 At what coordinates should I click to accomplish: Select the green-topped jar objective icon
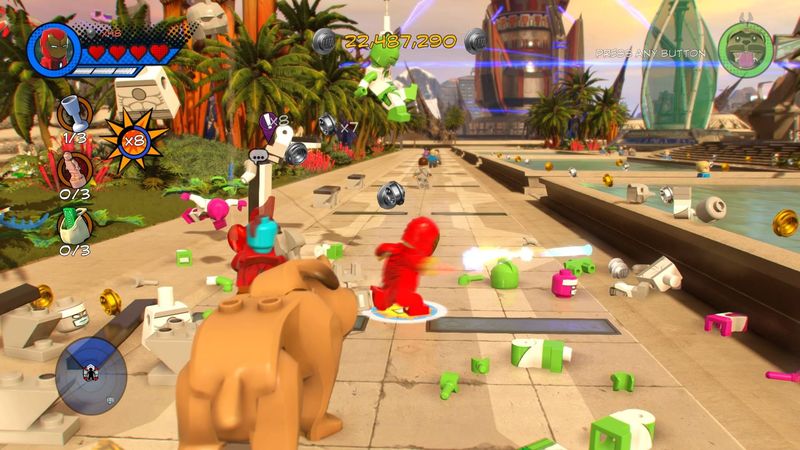(x=75, y=225)
